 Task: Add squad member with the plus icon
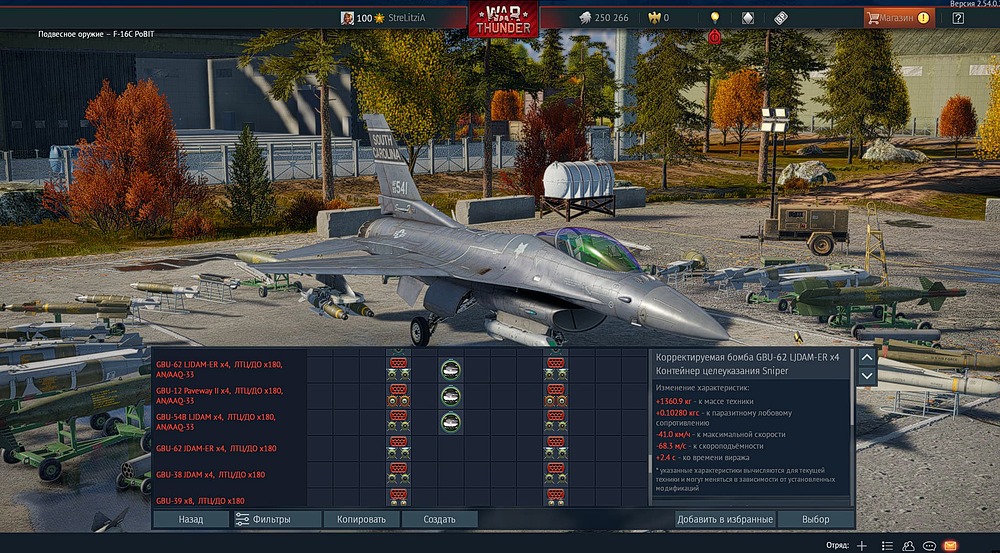pyautogui.click(x=862, y=545)
